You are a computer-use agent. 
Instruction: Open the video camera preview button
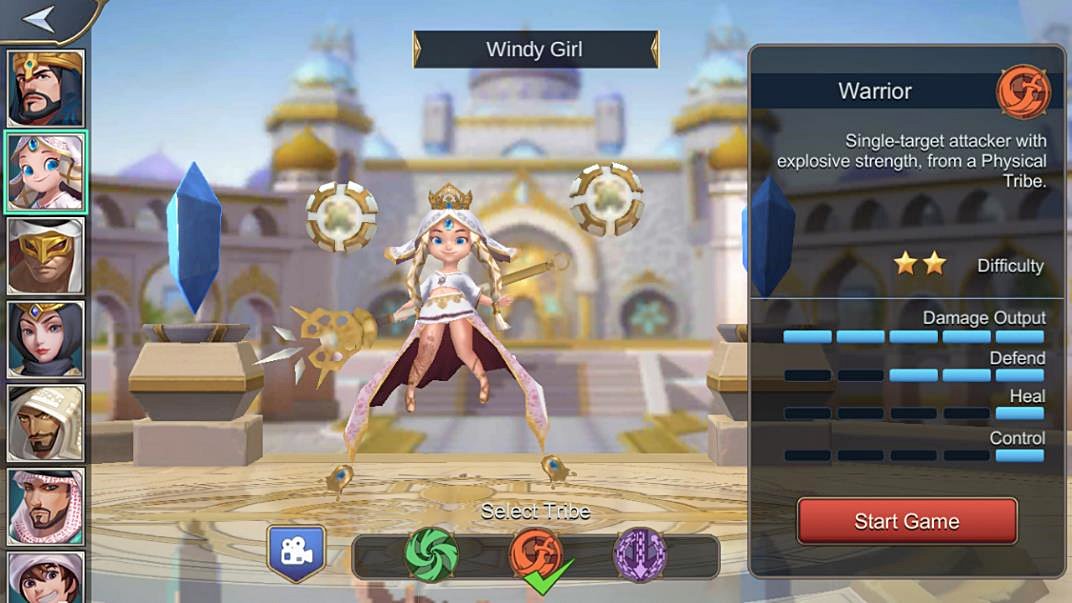[x=296, y=553]
